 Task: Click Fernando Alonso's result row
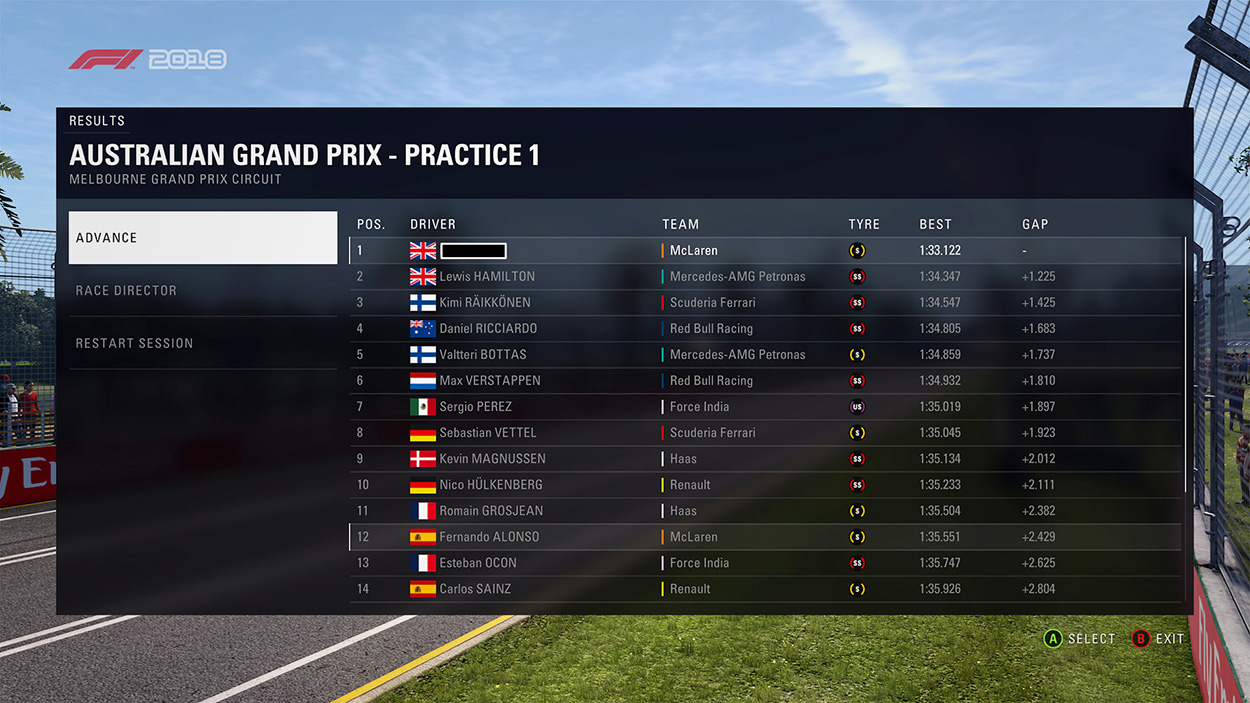click(x=765, y=537)
